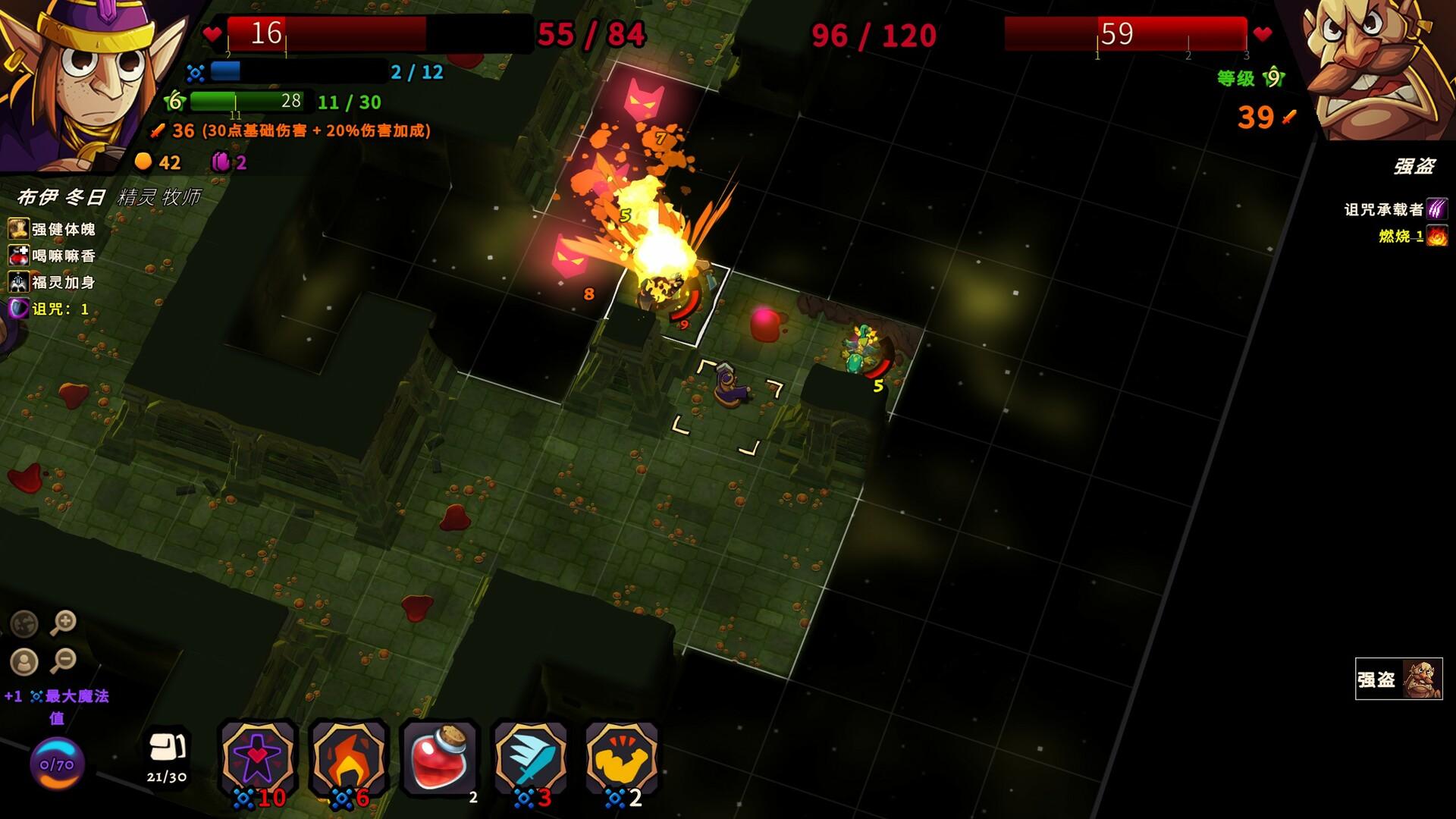Inspect the enemy's 诅咒承载者 trait
The width and height of the screenshot is (1456, 819).
[x=1395, y=209]
